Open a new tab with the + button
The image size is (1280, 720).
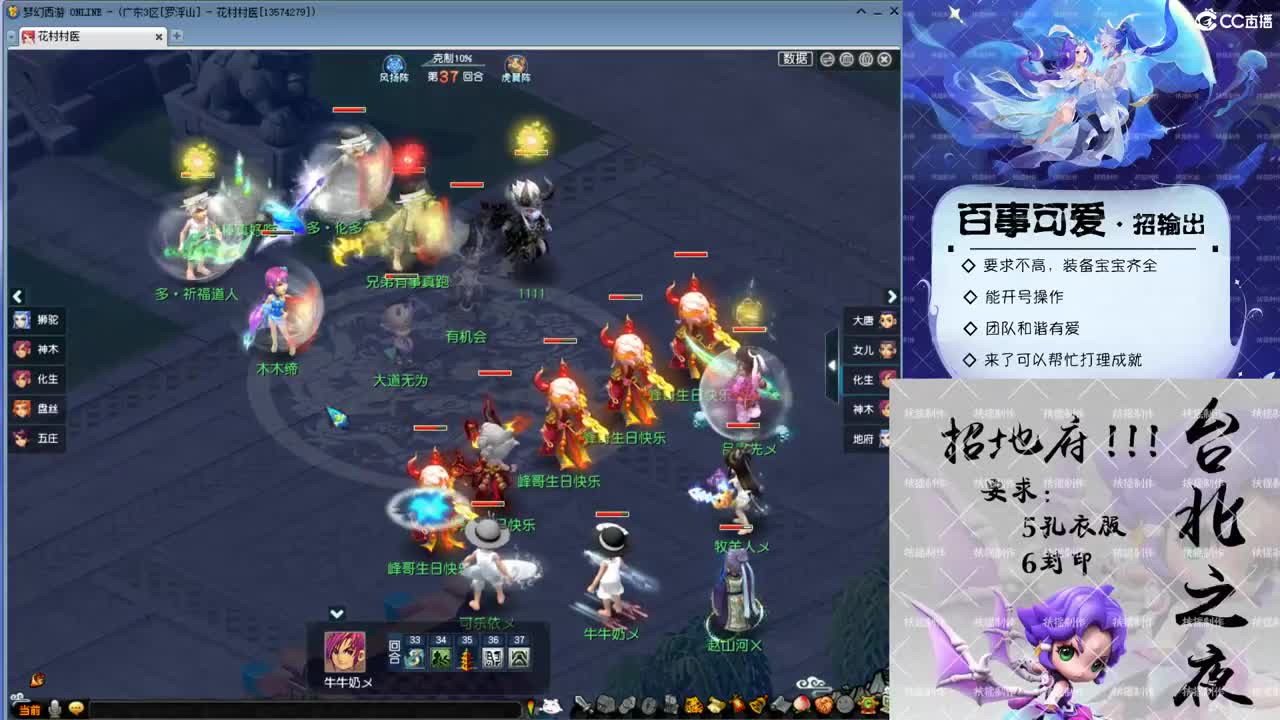(176, 35)
